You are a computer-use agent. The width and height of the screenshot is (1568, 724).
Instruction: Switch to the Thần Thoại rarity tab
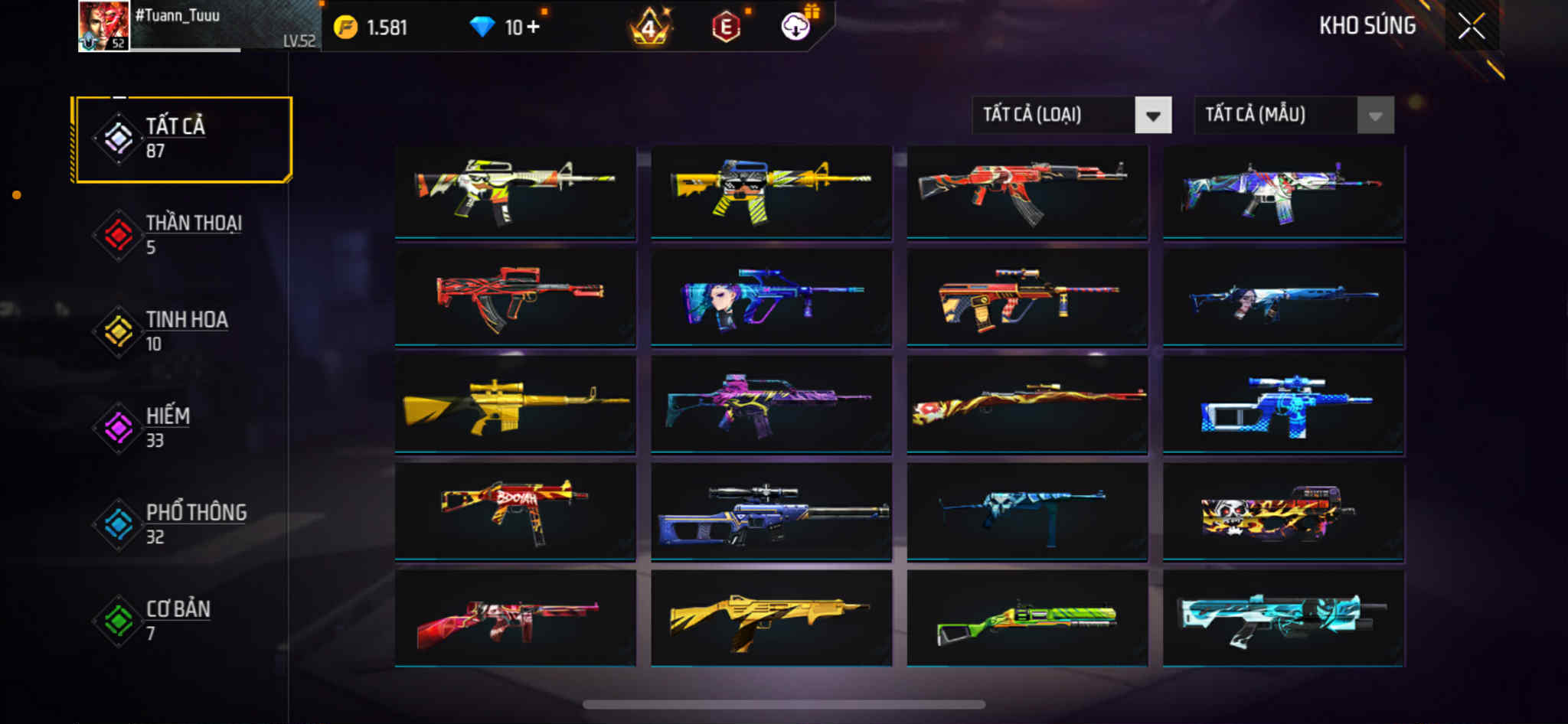[183, 234]
